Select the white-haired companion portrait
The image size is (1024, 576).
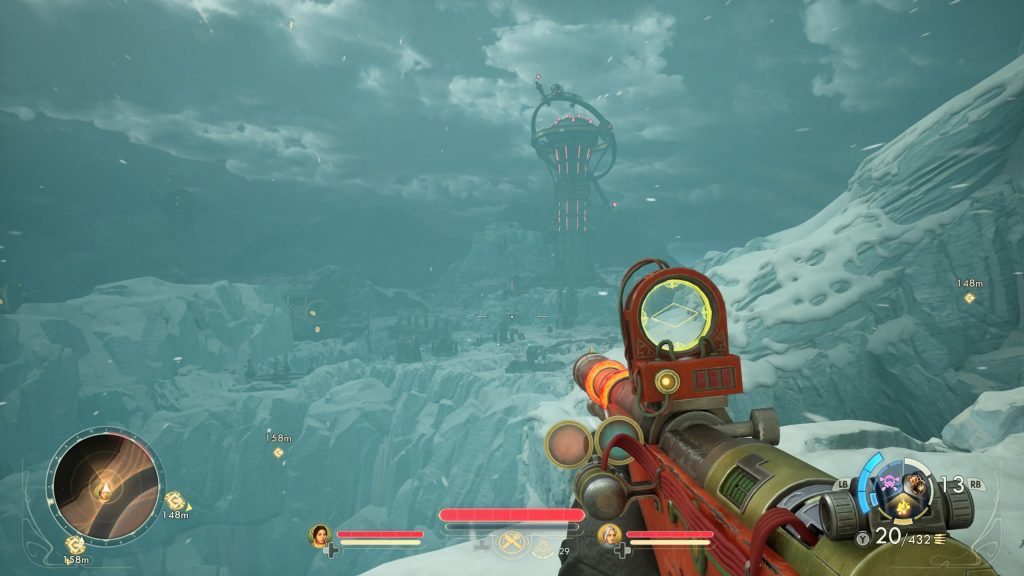coord(607,534)
